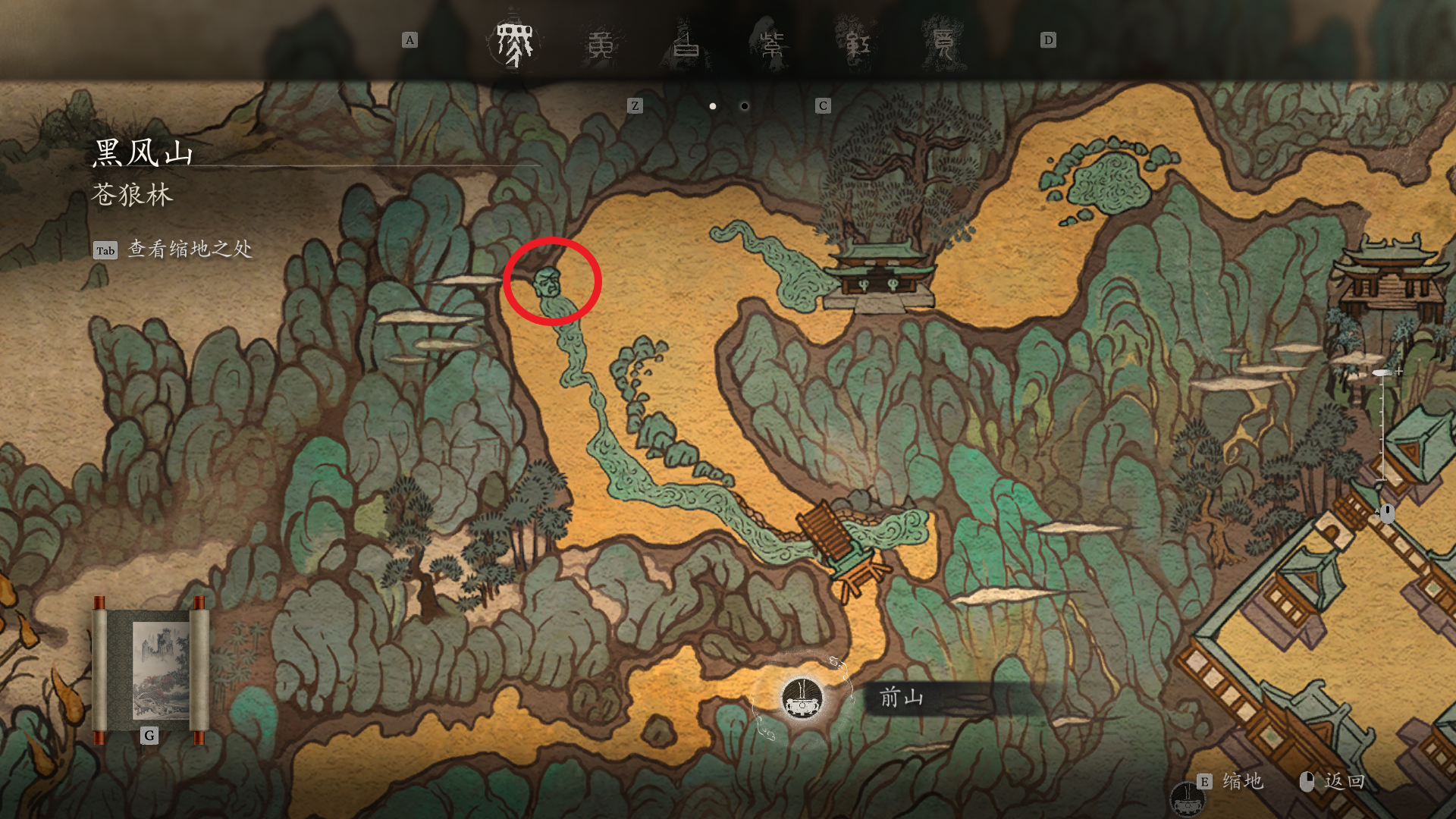This screenshot has height=819, width=1456.
Task: Open the 紫 chapter tab
Action: (x=772, y=45)
